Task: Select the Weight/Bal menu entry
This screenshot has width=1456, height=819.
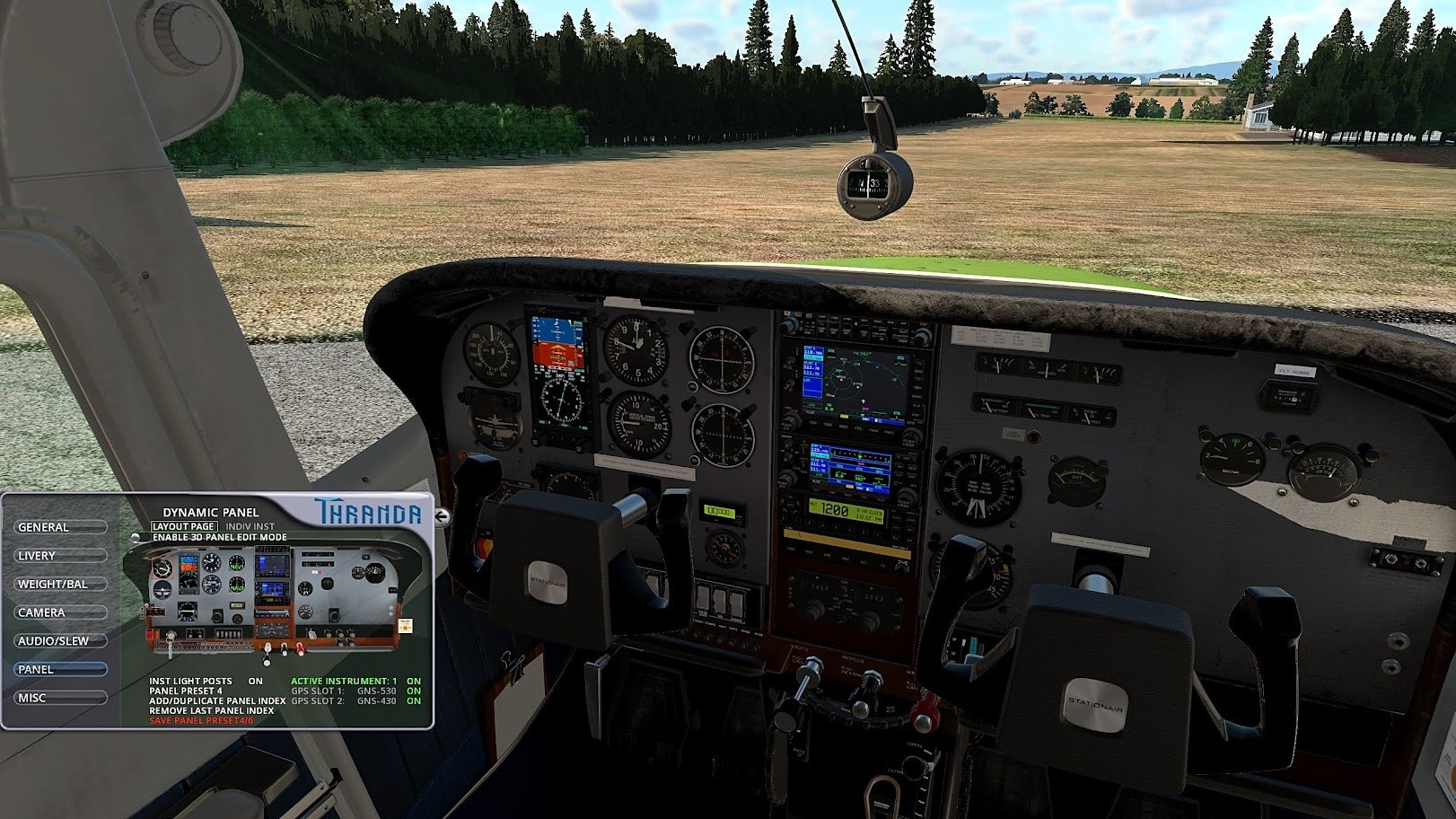Action: tap(61, 584)
